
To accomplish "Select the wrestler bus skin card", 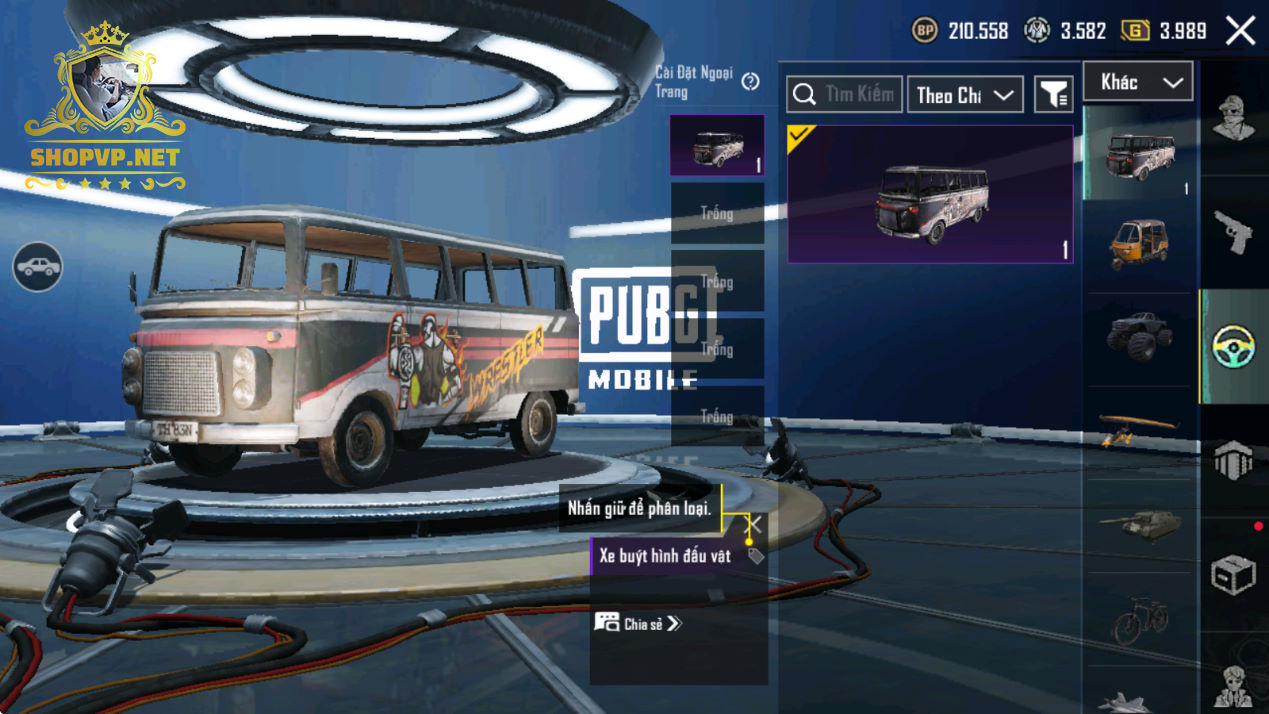I will click(x=930, y=194).
